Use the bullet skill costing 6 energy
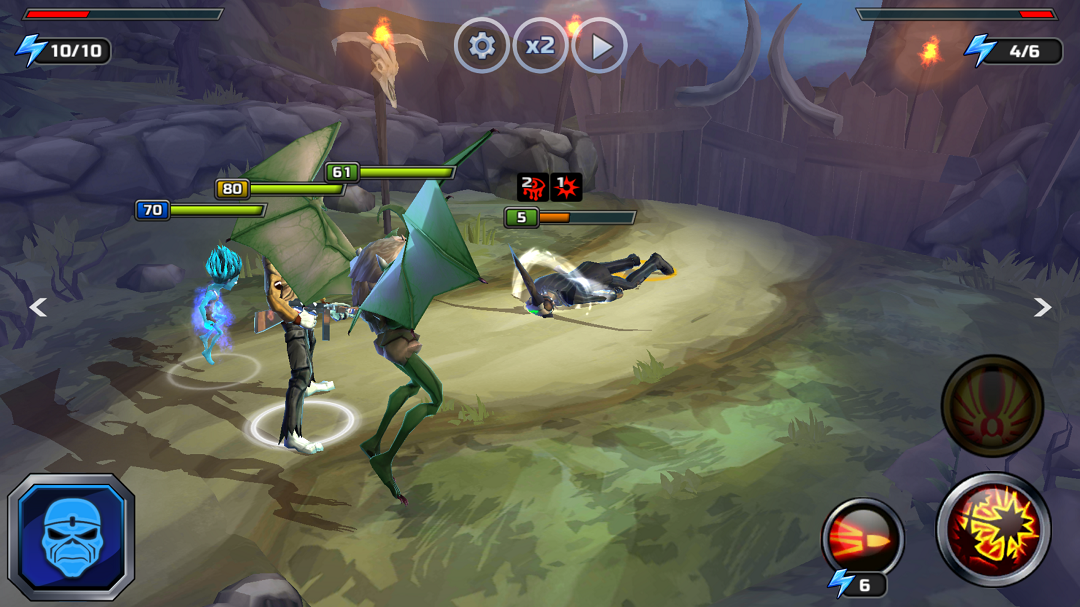This screenshot has height=607, width=1080. coord(862,539)
